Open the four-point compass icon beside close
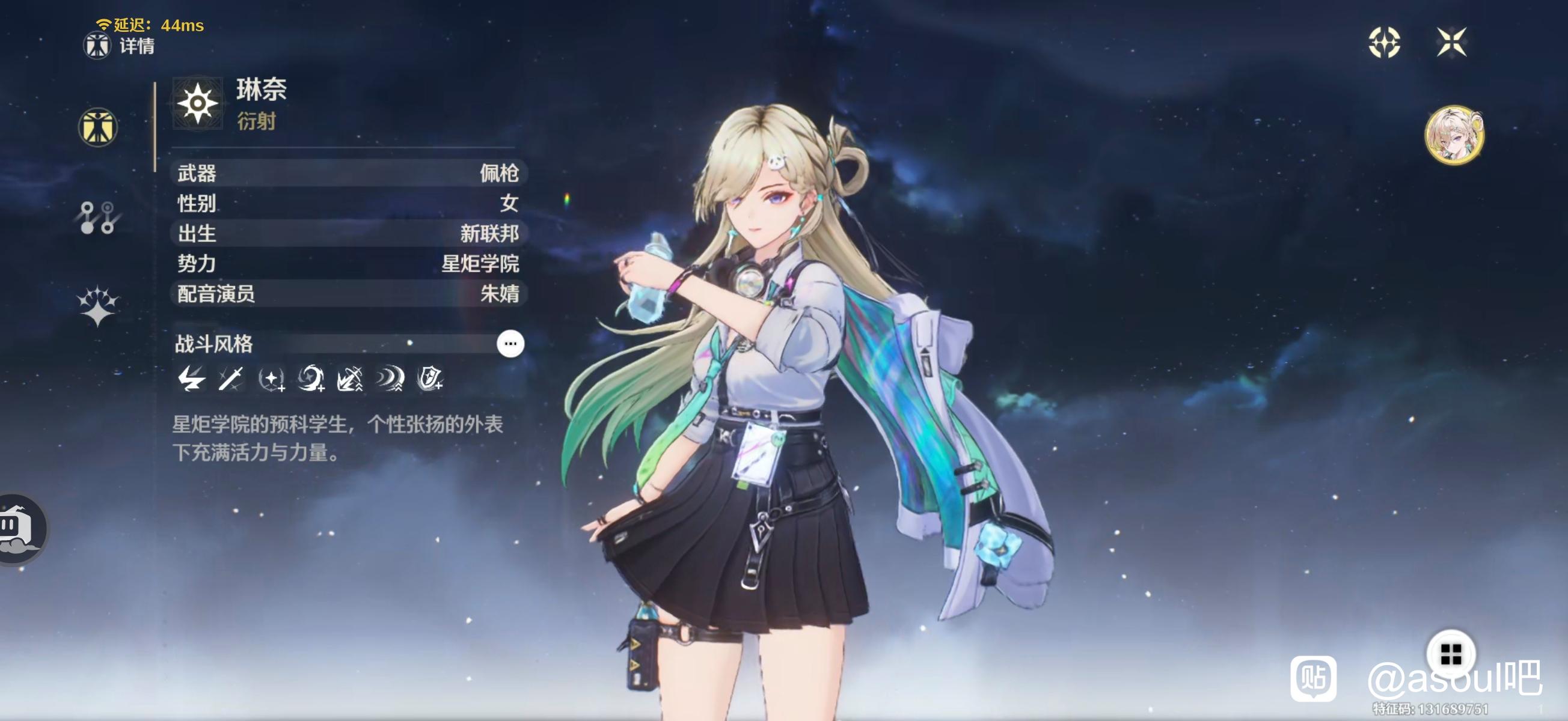1568x721 pixels. tap(1384, 42)
